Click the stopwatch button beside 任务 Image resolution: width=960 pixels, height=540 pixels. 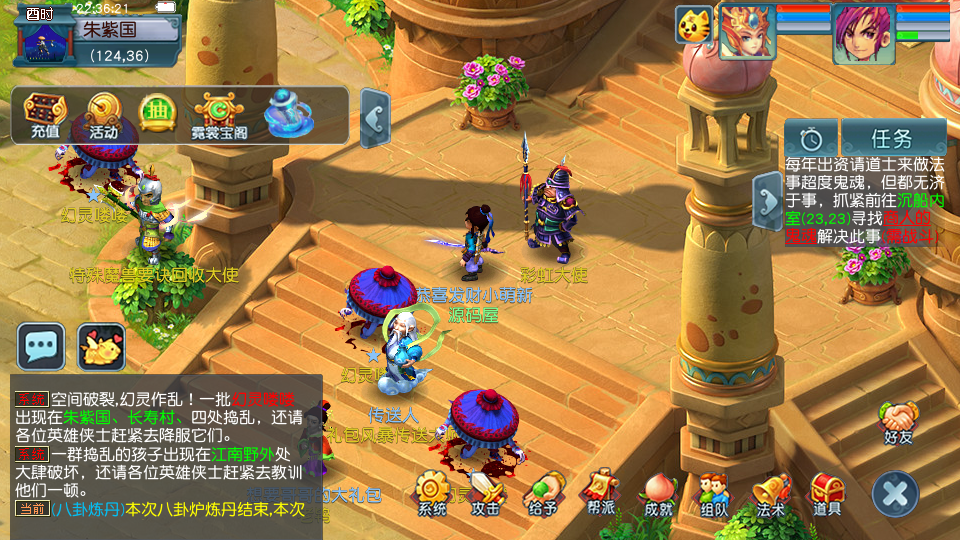(x=810, y=137)
